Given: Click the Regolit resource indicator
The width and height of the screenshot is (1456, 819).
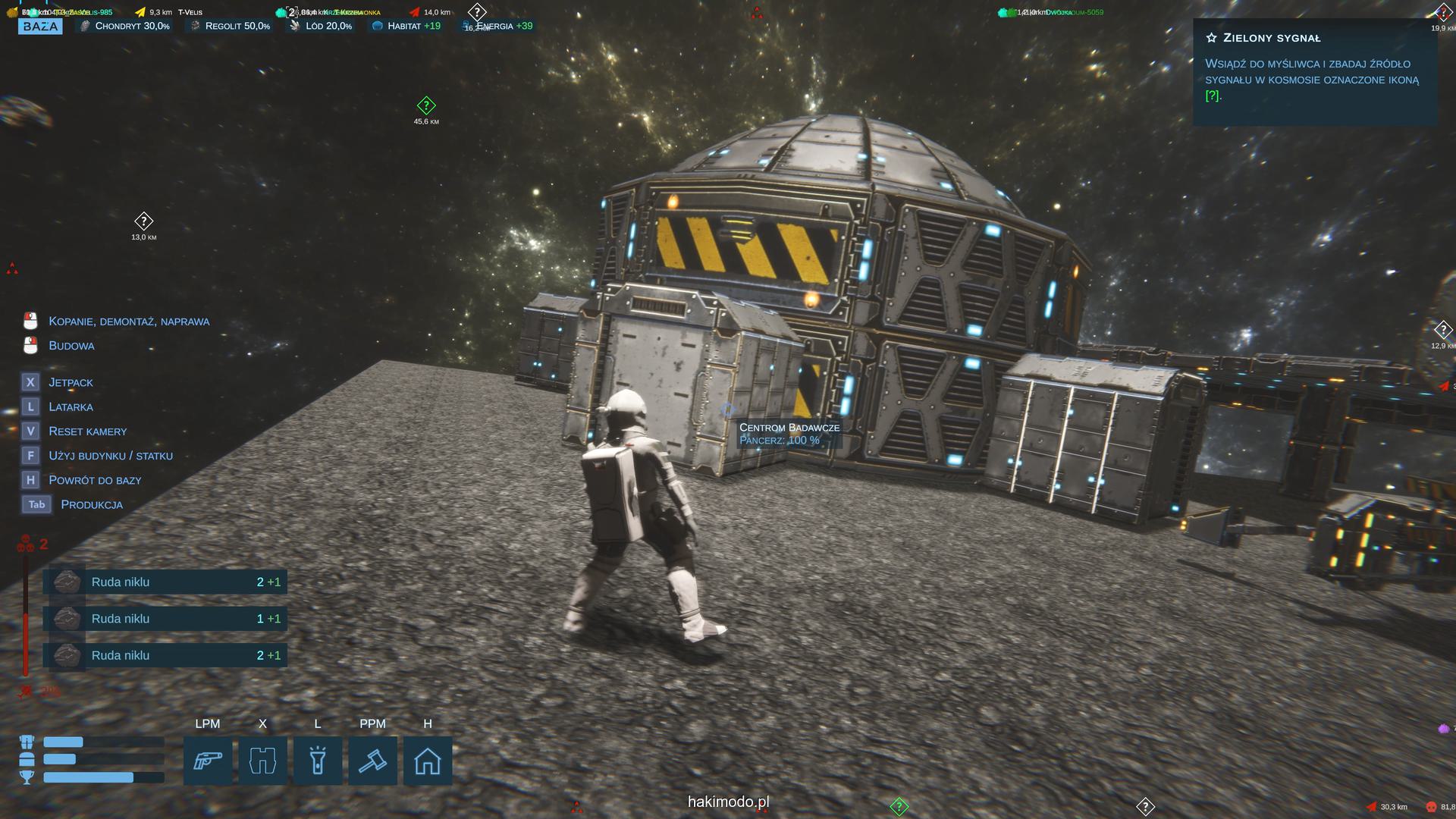Looking at the screenshot, I should click(x=230, y=27).
